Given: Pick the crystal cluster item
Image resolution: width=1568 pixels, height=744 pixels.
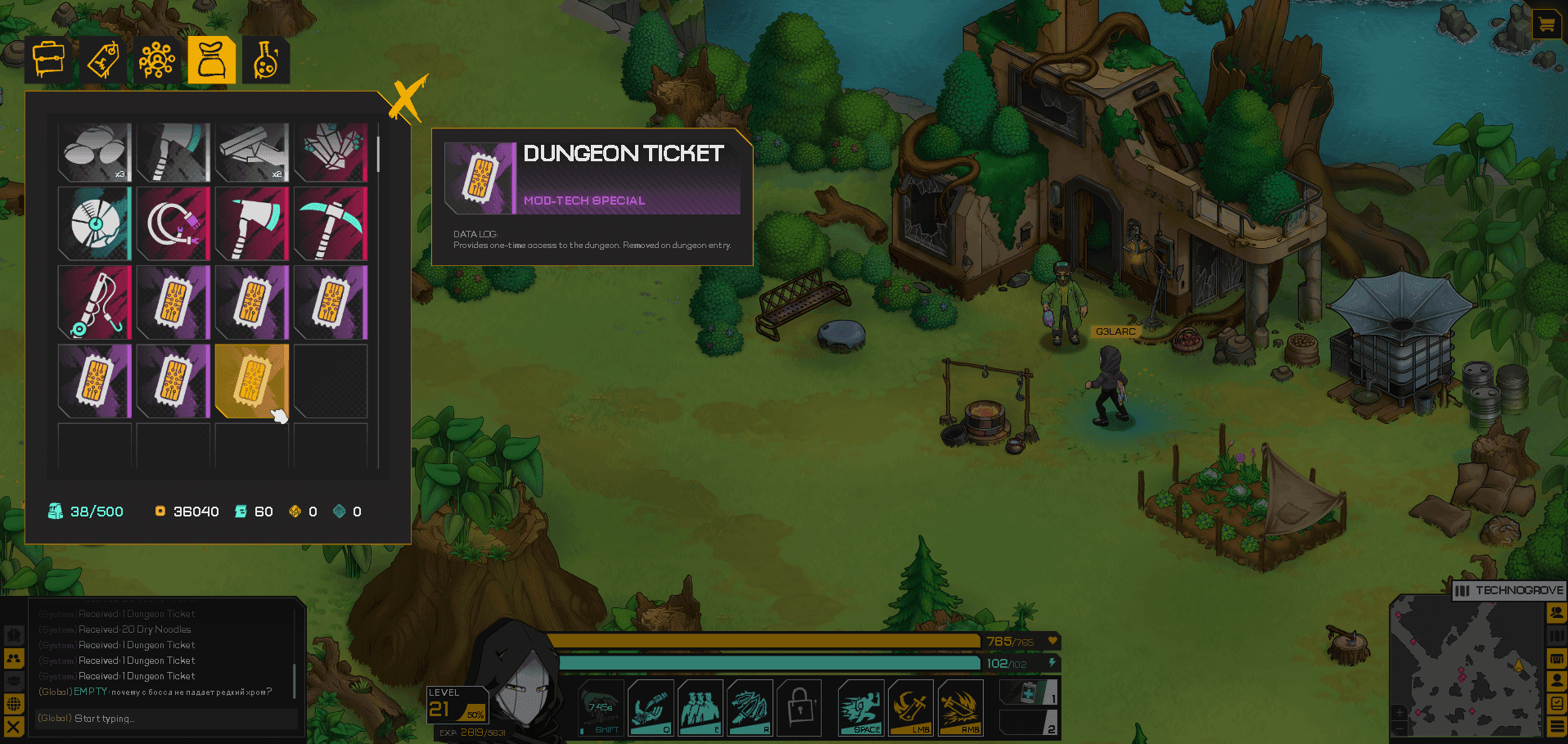Looking at the screenshot, I should click(331, 152).
